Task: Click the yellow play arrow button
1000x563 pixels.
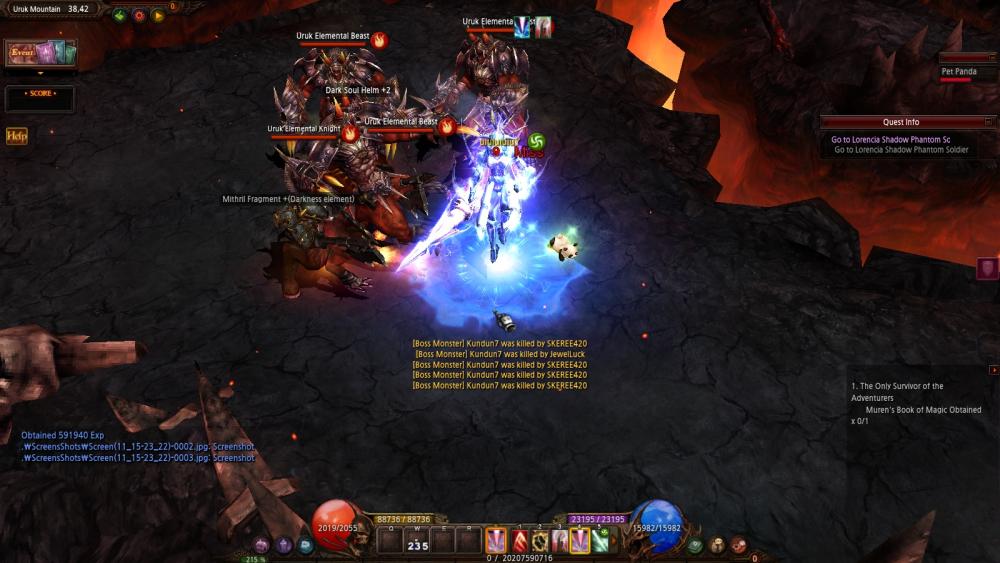Action: [158, 15]
